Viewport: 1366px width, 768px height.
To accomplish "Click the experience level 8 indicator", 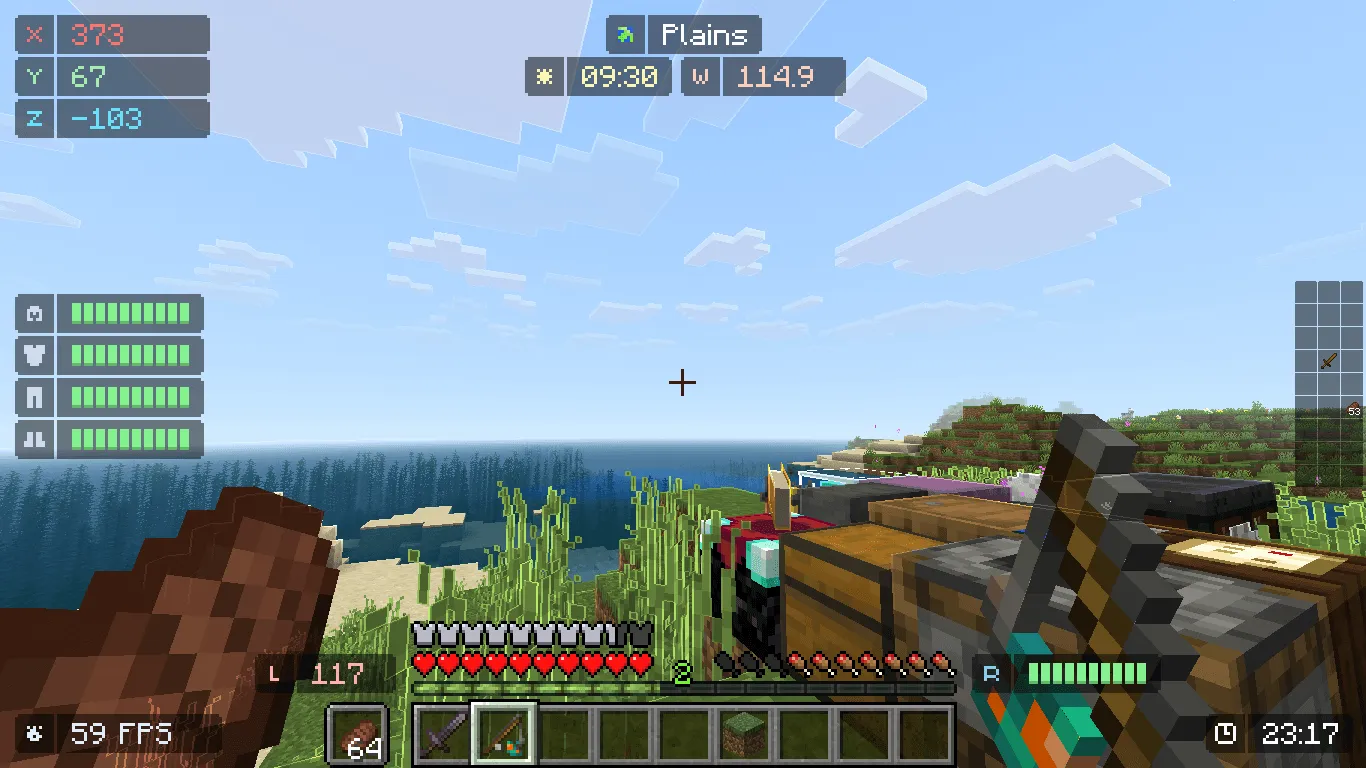I will [x=683, y=675].
